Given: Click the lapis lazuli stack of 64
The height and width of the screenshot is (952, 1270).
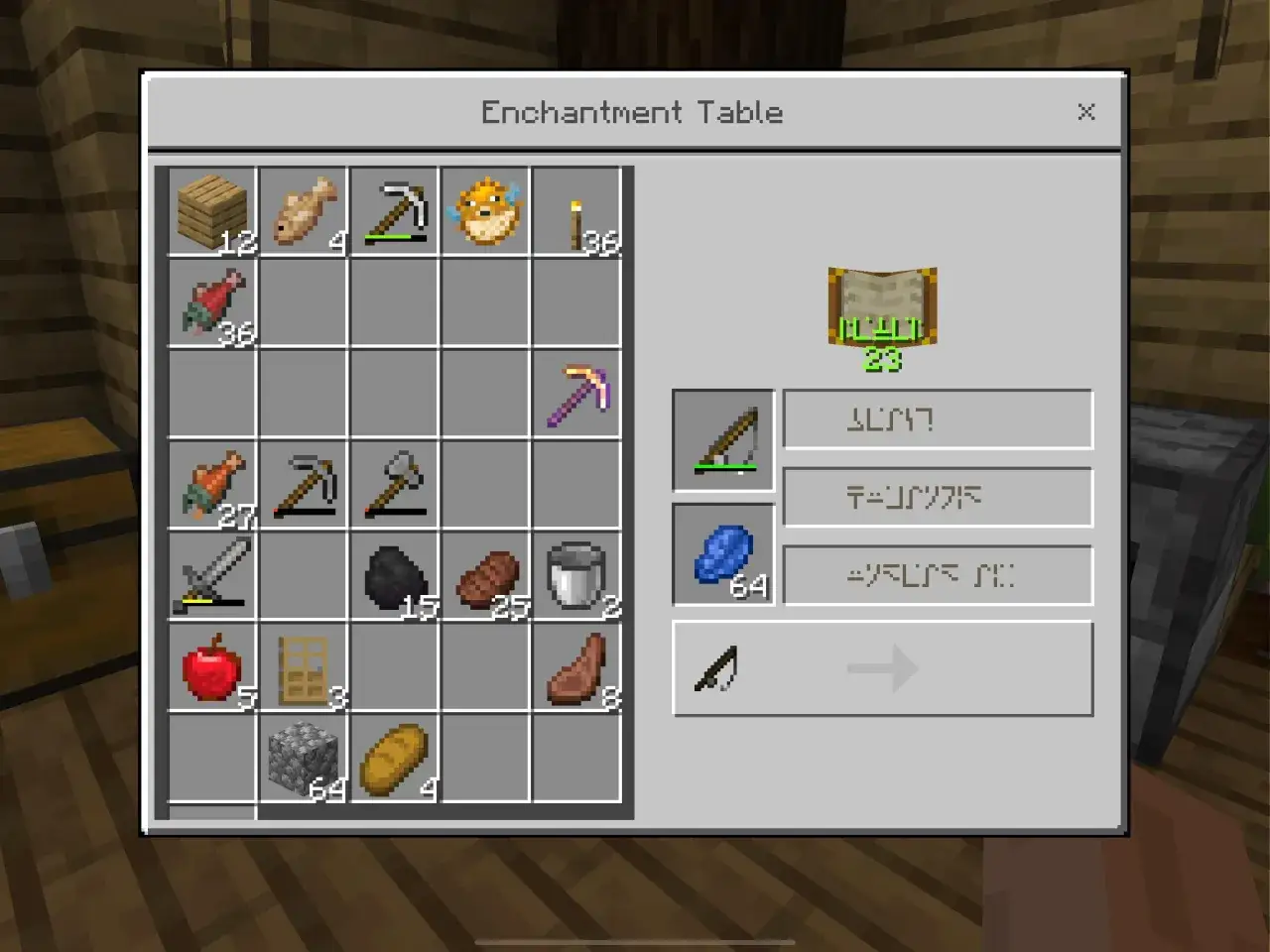Looking at the screenshot, I should coord(723,555).
